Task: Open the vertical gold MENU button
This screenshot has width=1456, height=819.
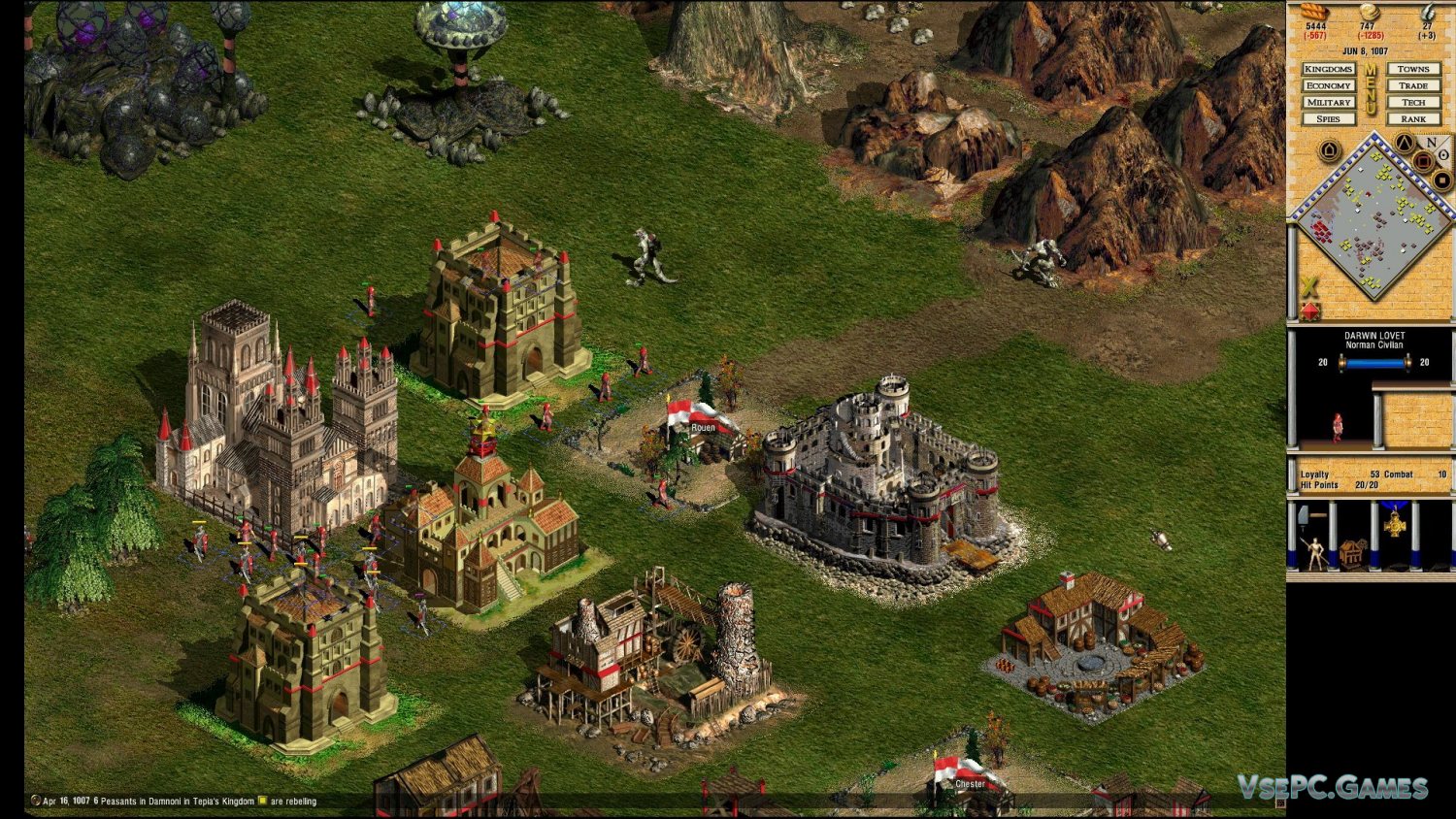Action: point(1371,89)
